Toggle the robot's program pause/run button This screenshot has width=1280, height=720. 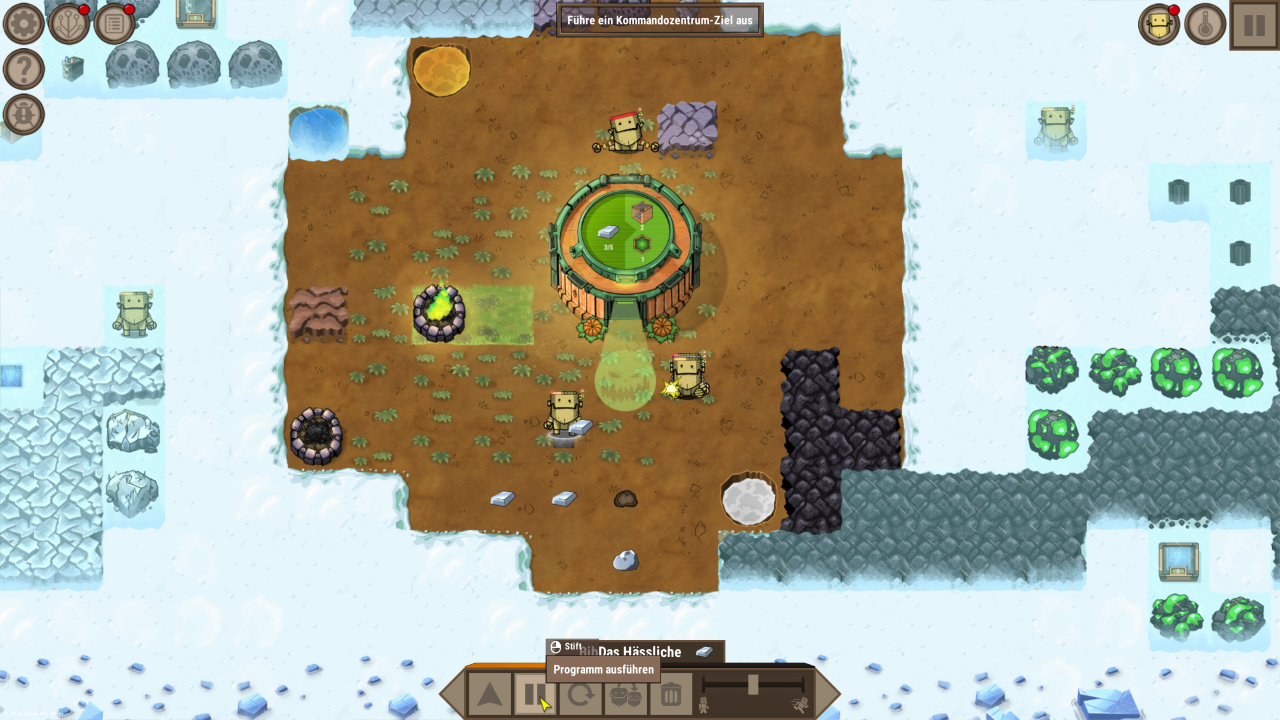pos(535,694)
